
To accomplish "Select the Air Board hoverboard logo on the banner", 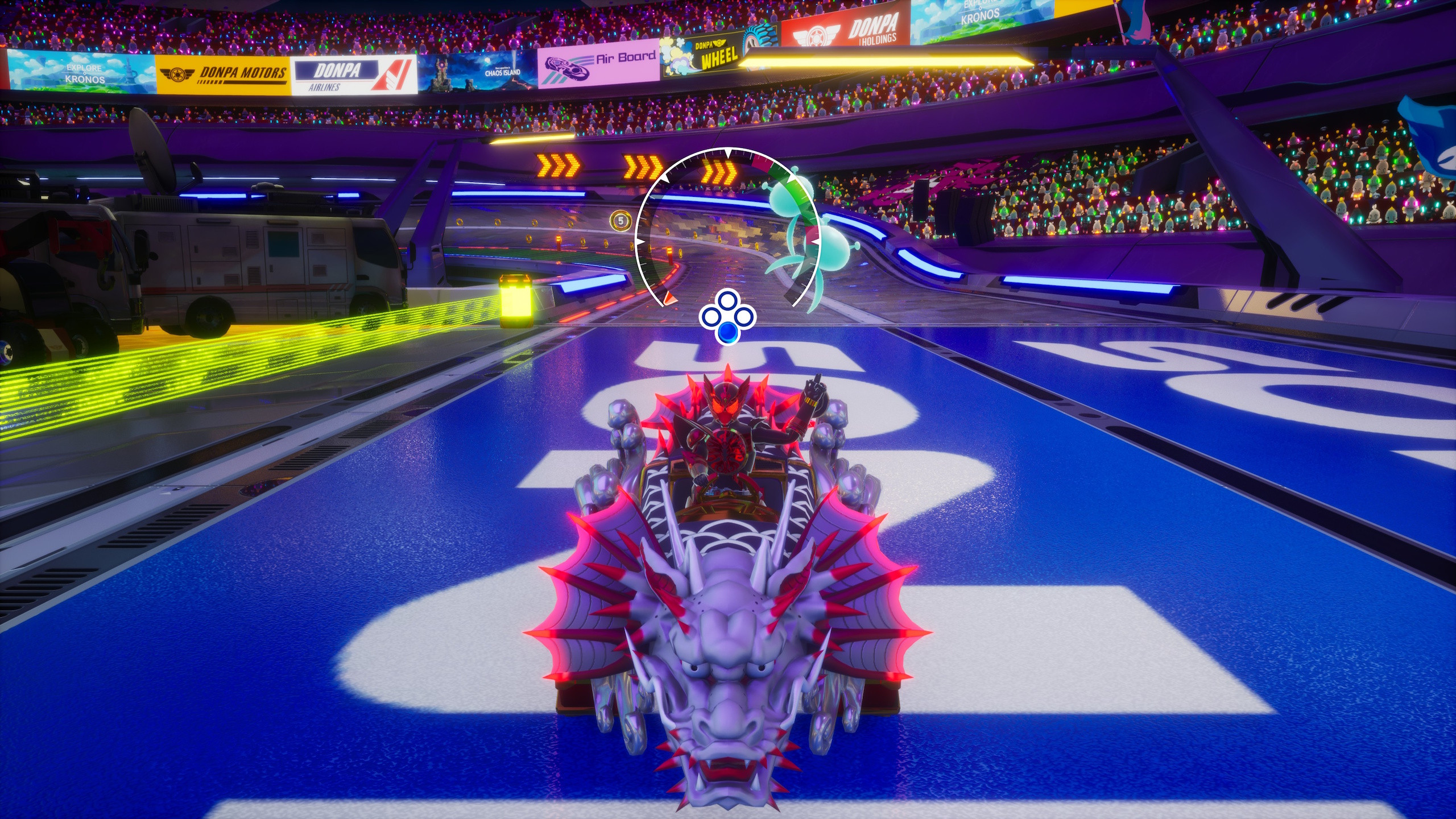I will click(567, 68).
